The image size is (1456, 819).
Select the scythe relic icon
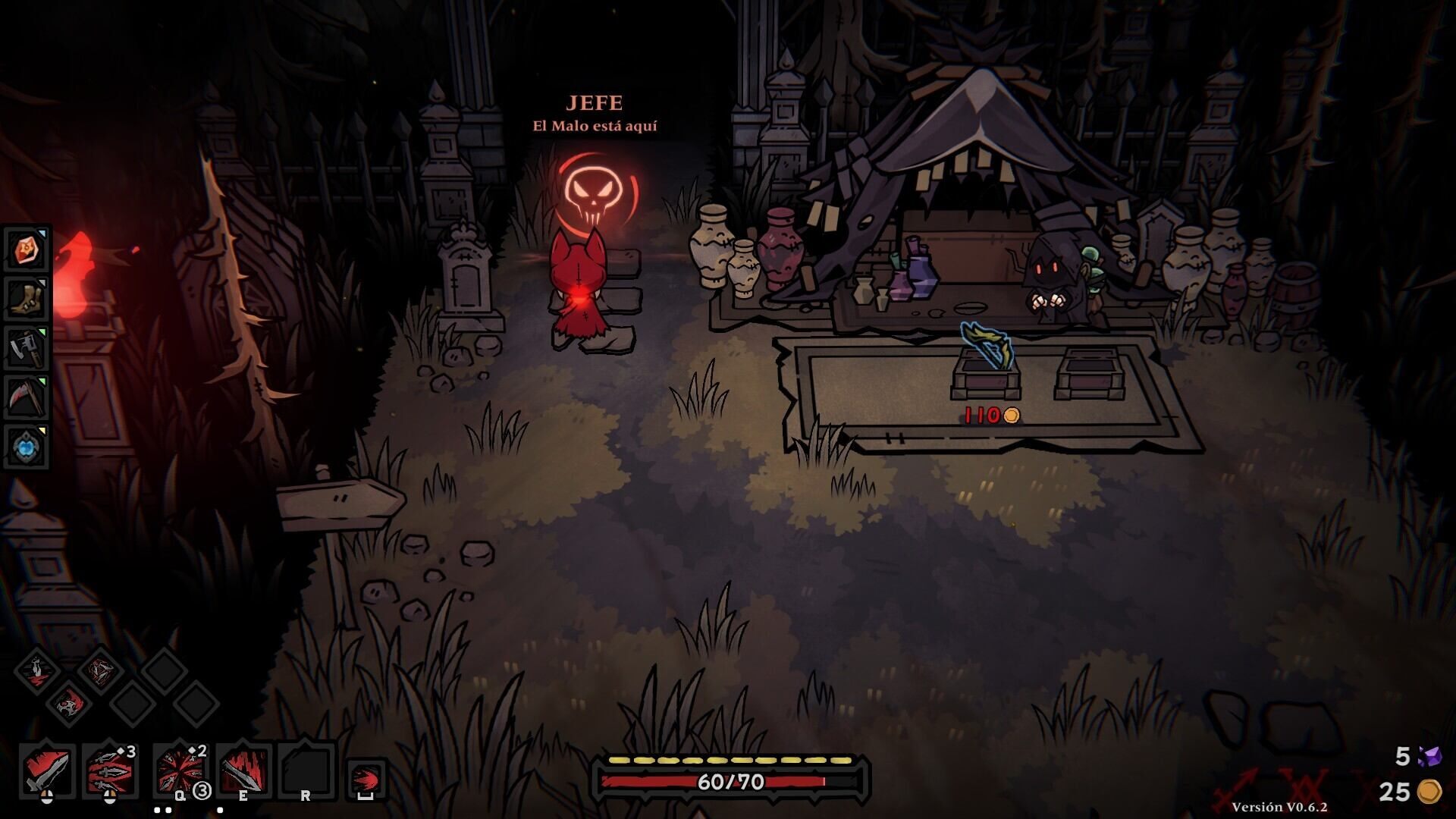28,397
